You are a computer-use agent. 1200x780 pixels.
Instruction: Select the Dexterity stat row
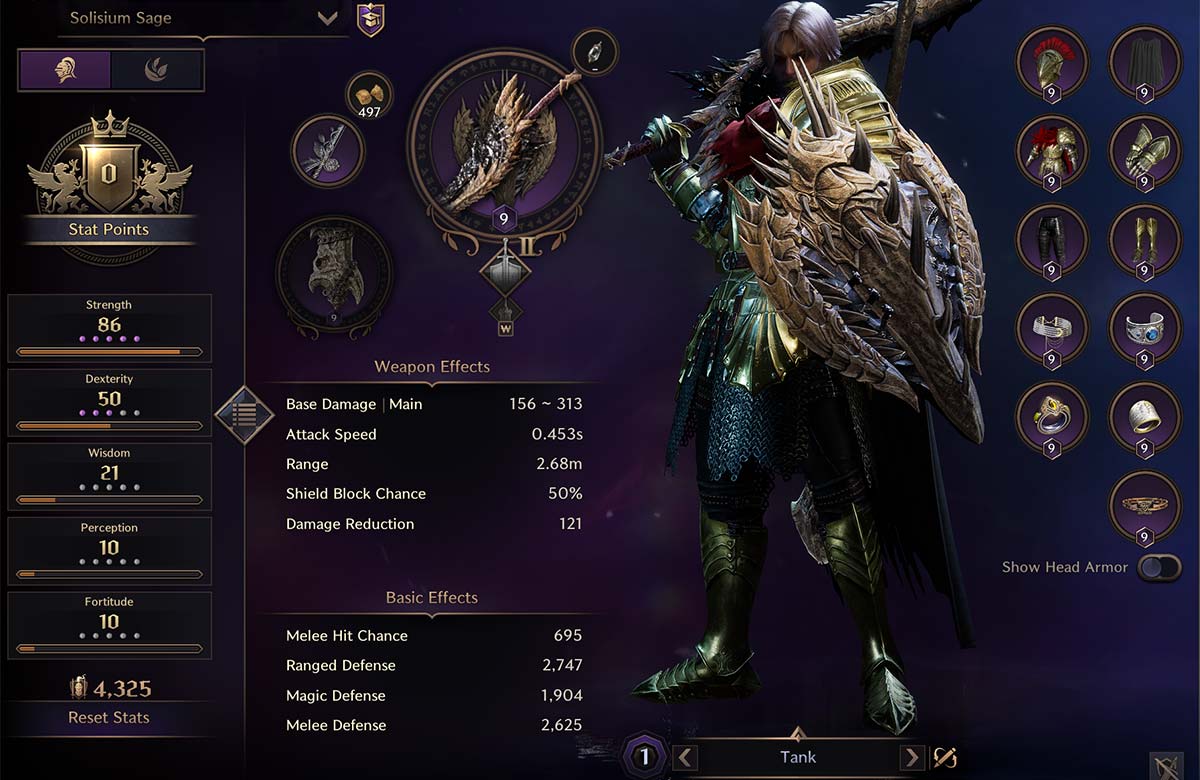click(x=110, y=402)
